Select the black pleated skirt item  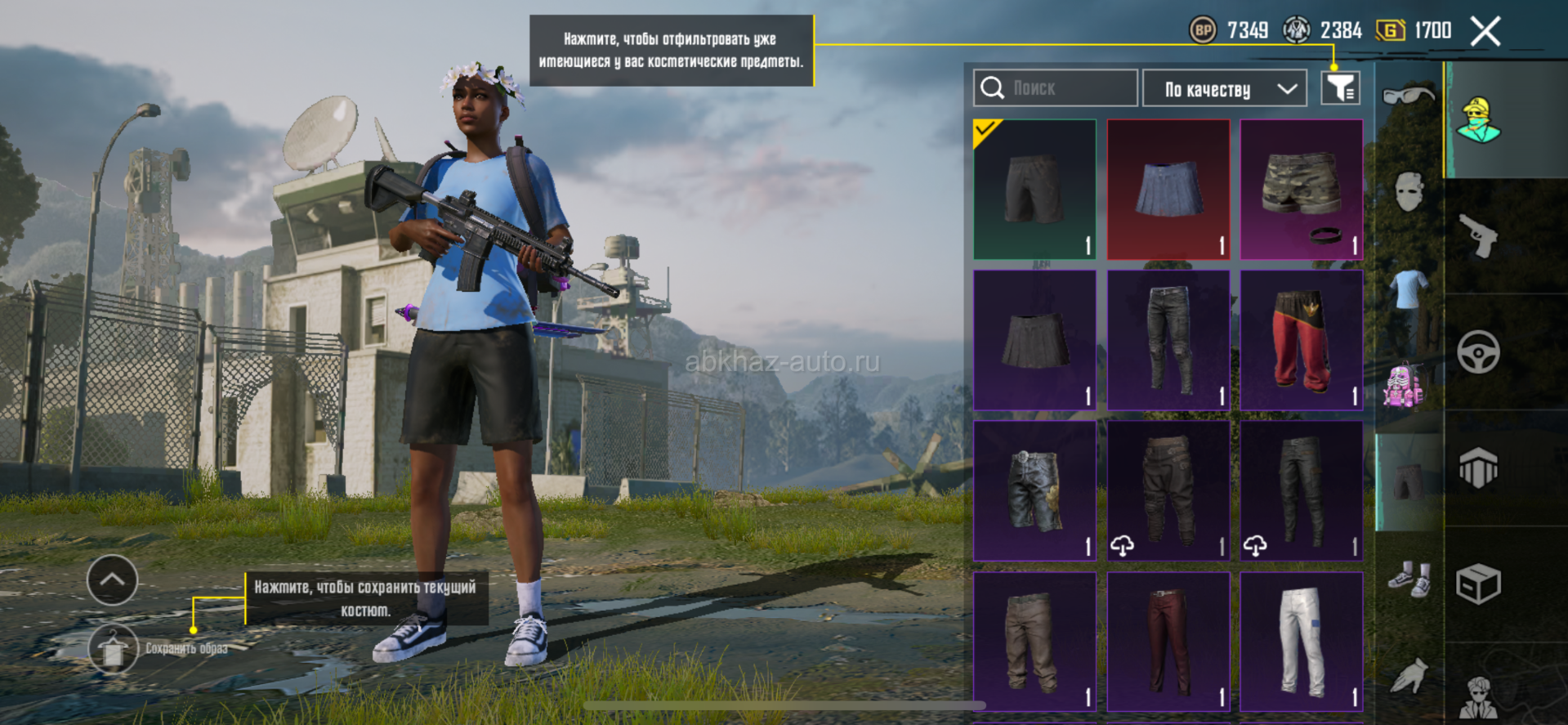pos(1034,340)
